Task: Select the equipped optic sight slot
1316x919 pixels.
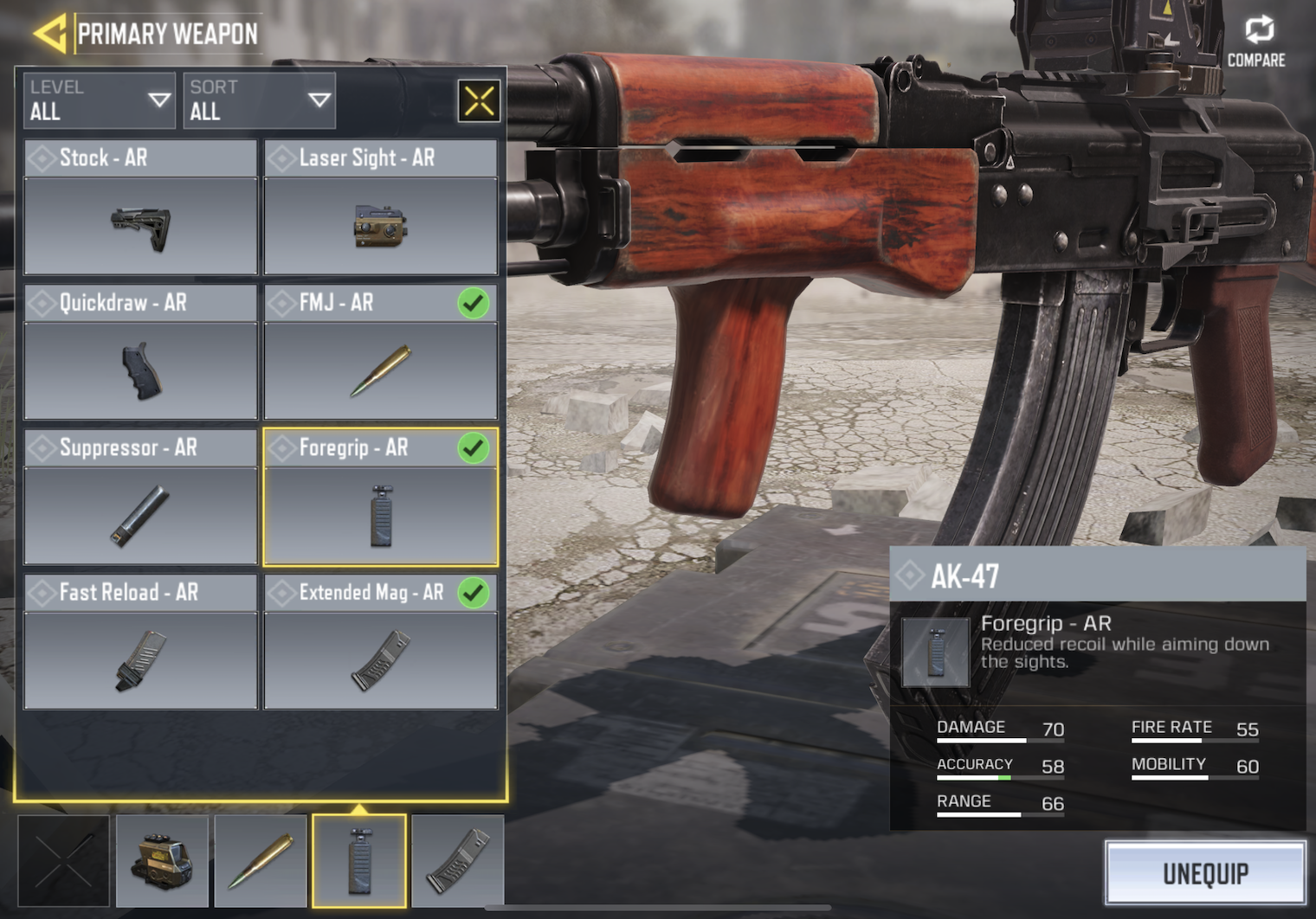Action: [162, 860]
